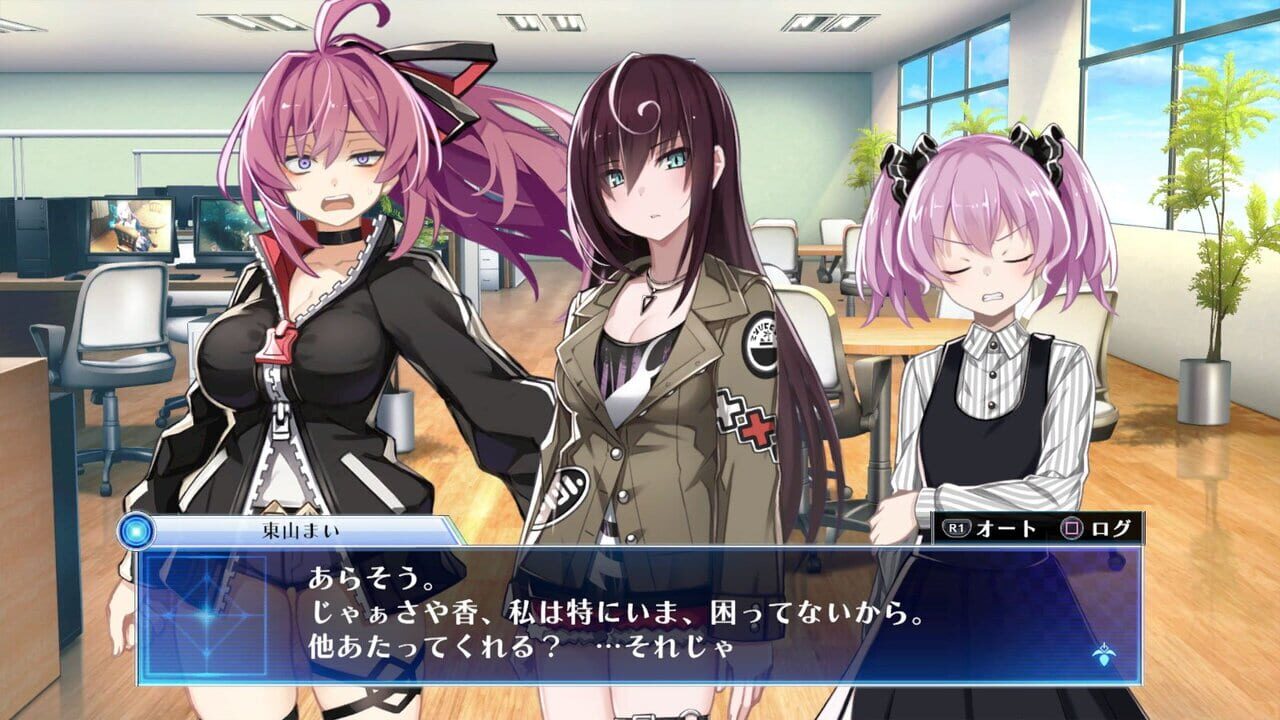Click the pink twin-tailed girl on the right

pos(985,300)
